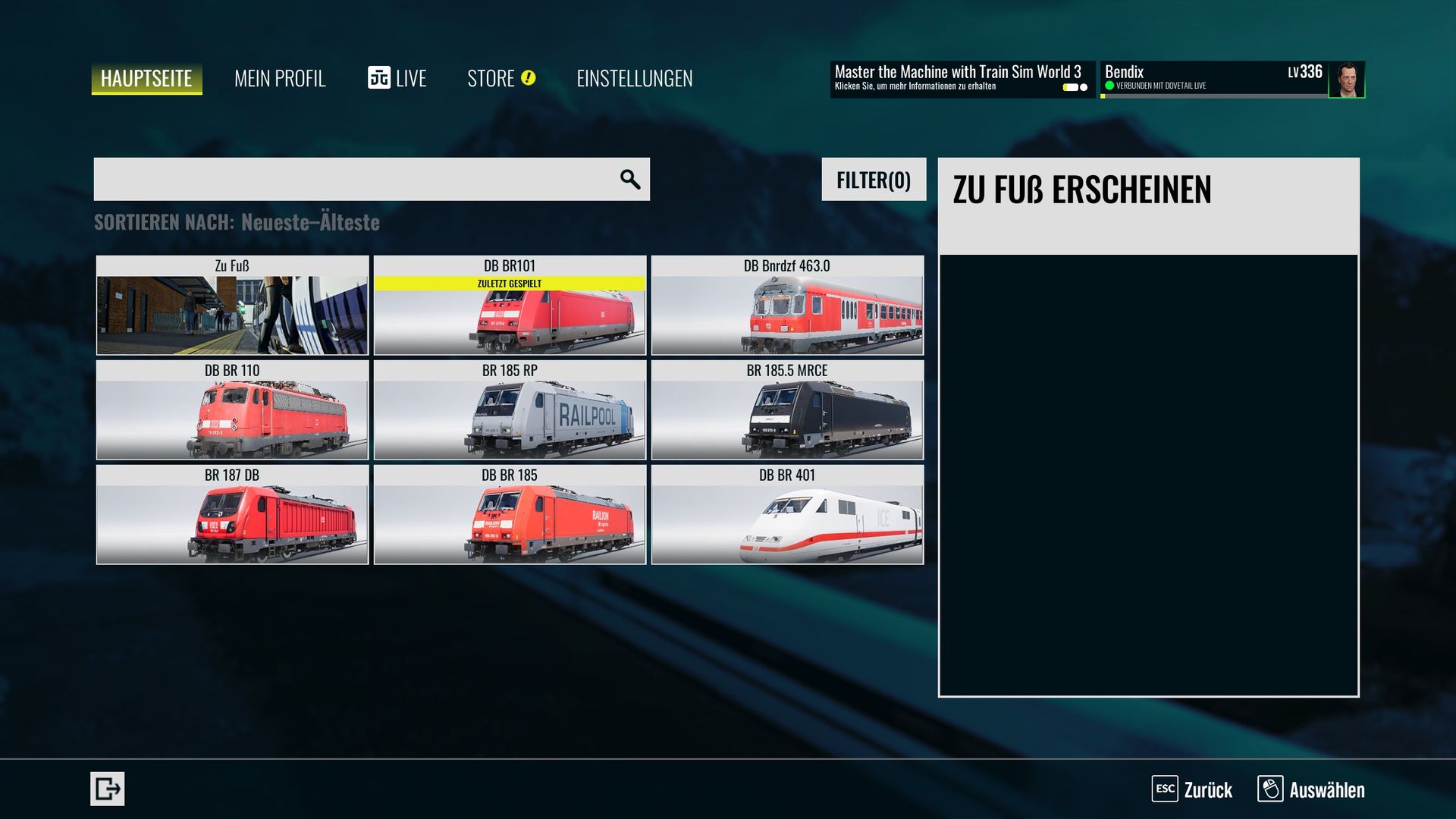Click the exit icon in bottom bar

[107, 789]
